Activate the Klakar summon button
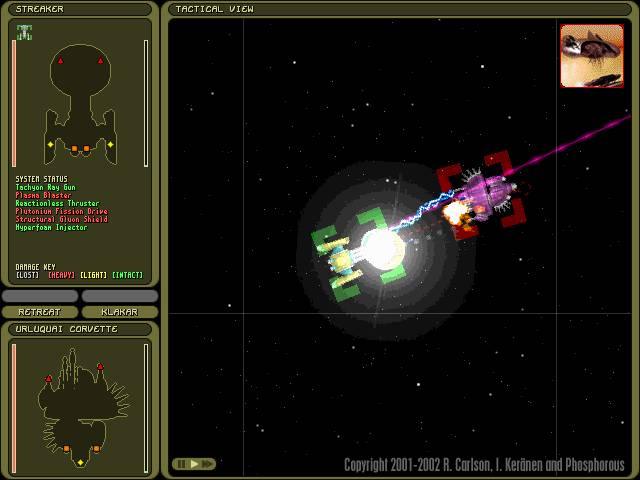640x480 pixels. click(119, 312)
